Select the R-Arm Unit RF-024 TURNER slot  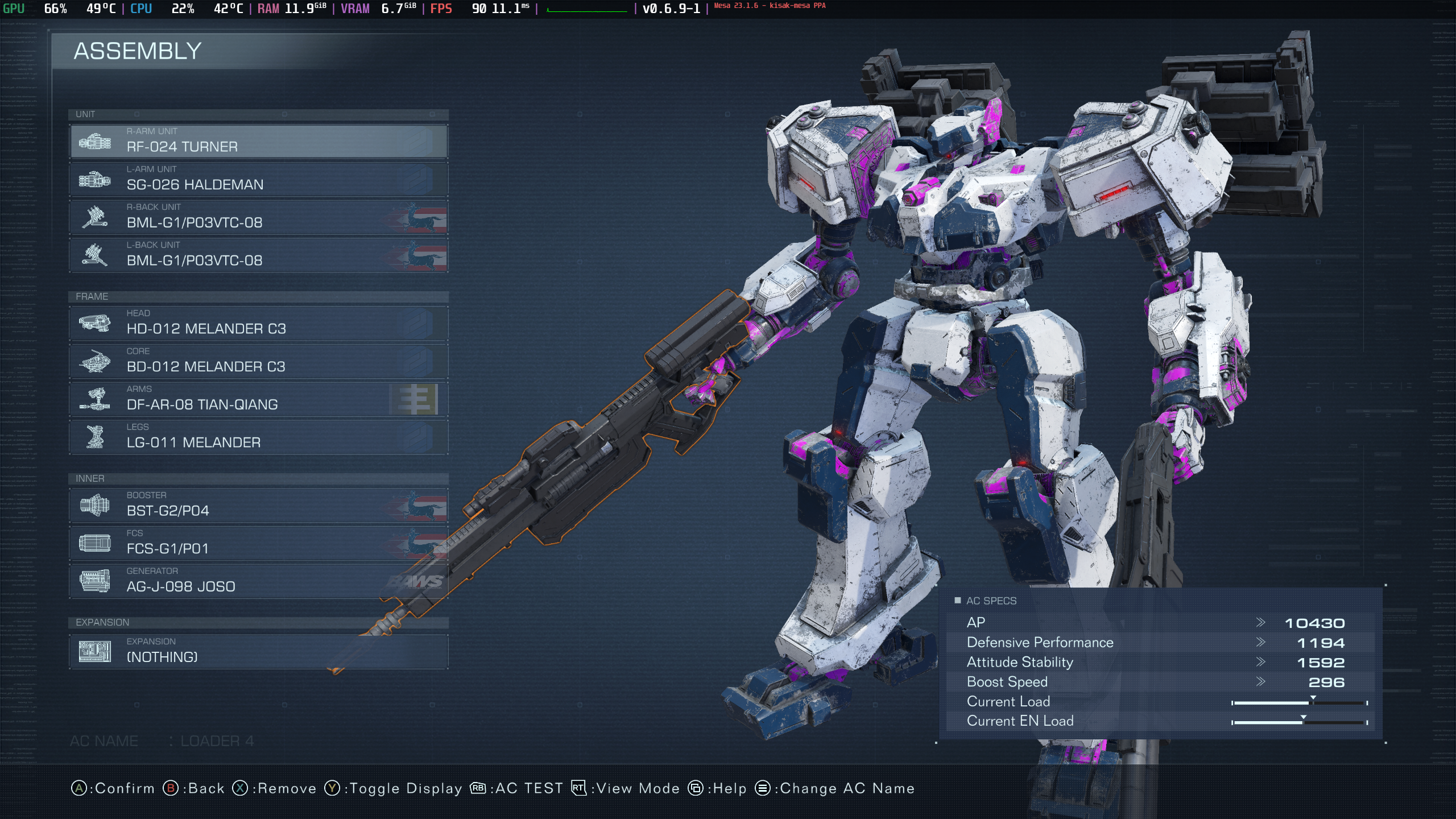click(x=259, y=141)
